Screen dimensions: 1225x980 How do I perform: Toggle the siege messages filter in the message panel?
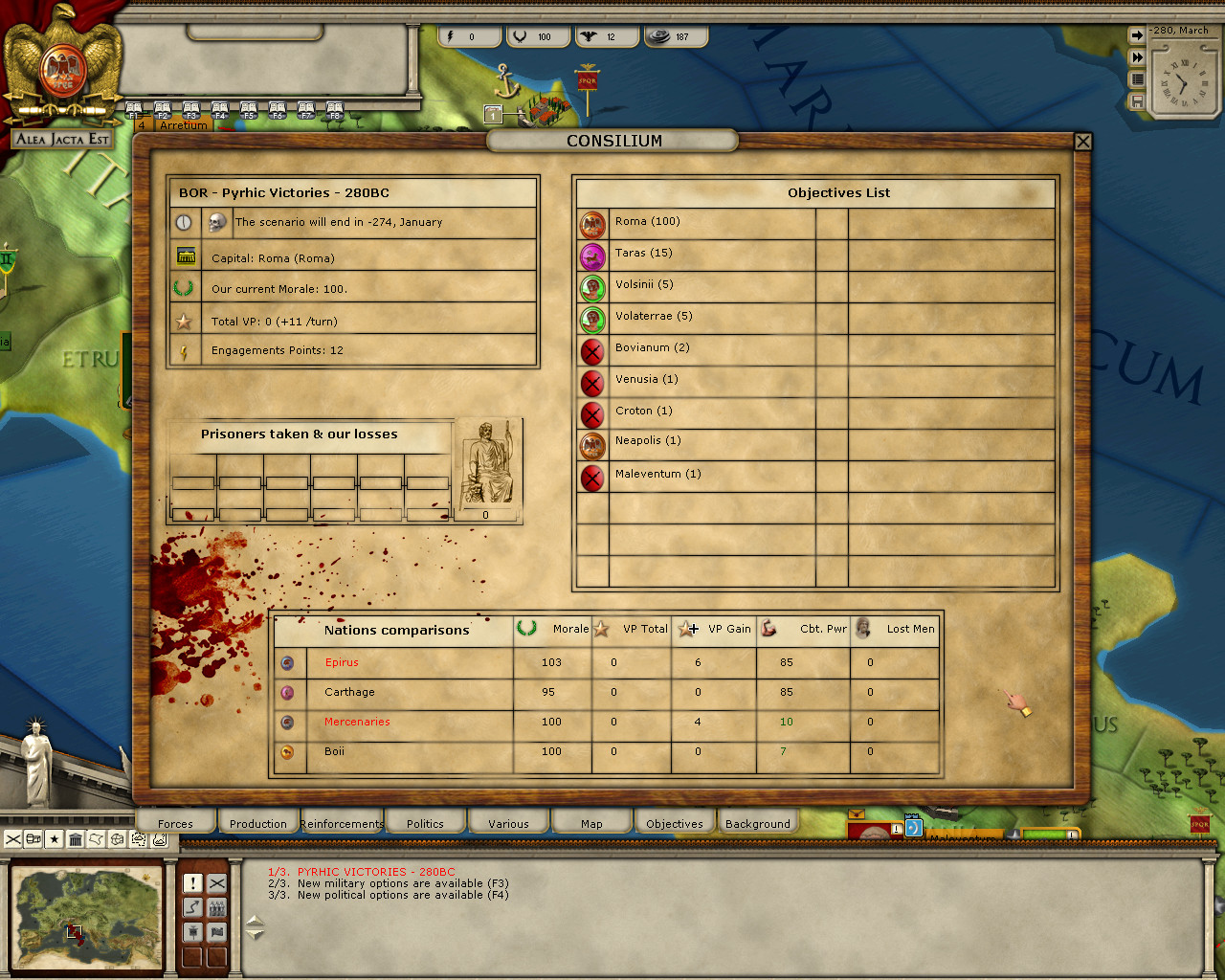tap(192, 931)
